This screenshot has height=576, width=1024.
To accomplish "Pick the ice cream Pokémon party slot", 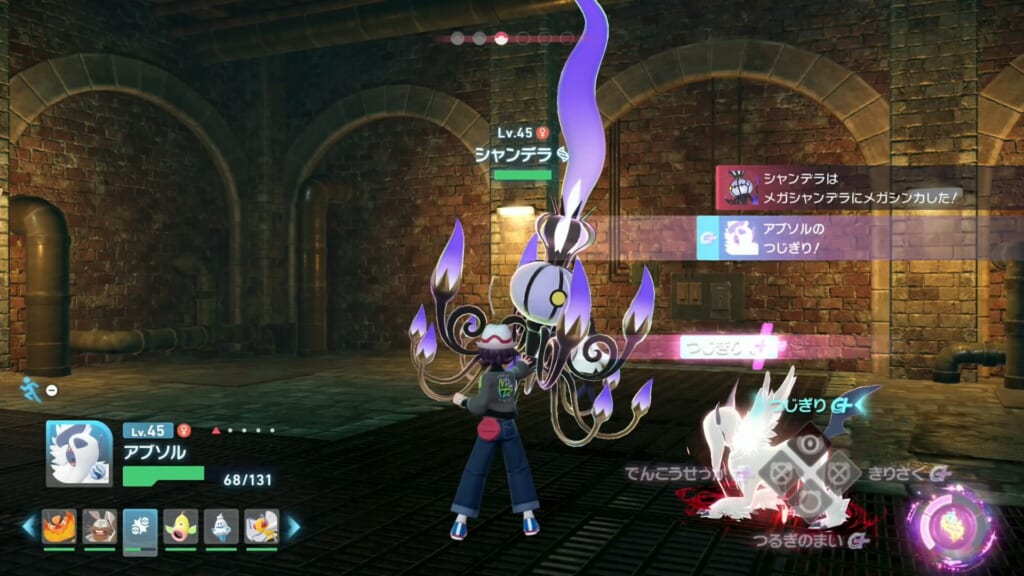I will [221, 527].
